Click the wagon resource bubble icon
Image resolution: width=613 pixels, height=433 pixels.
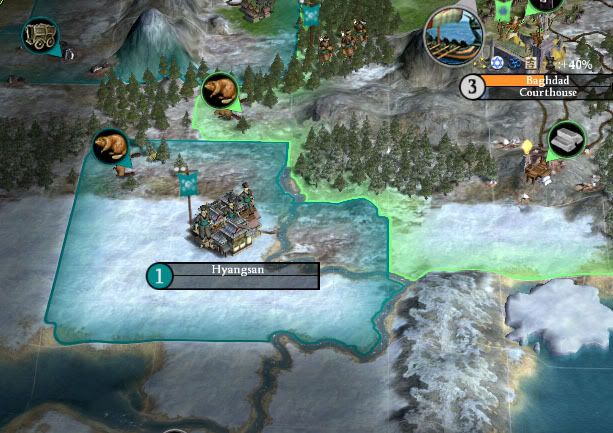[x=42, y=35]
